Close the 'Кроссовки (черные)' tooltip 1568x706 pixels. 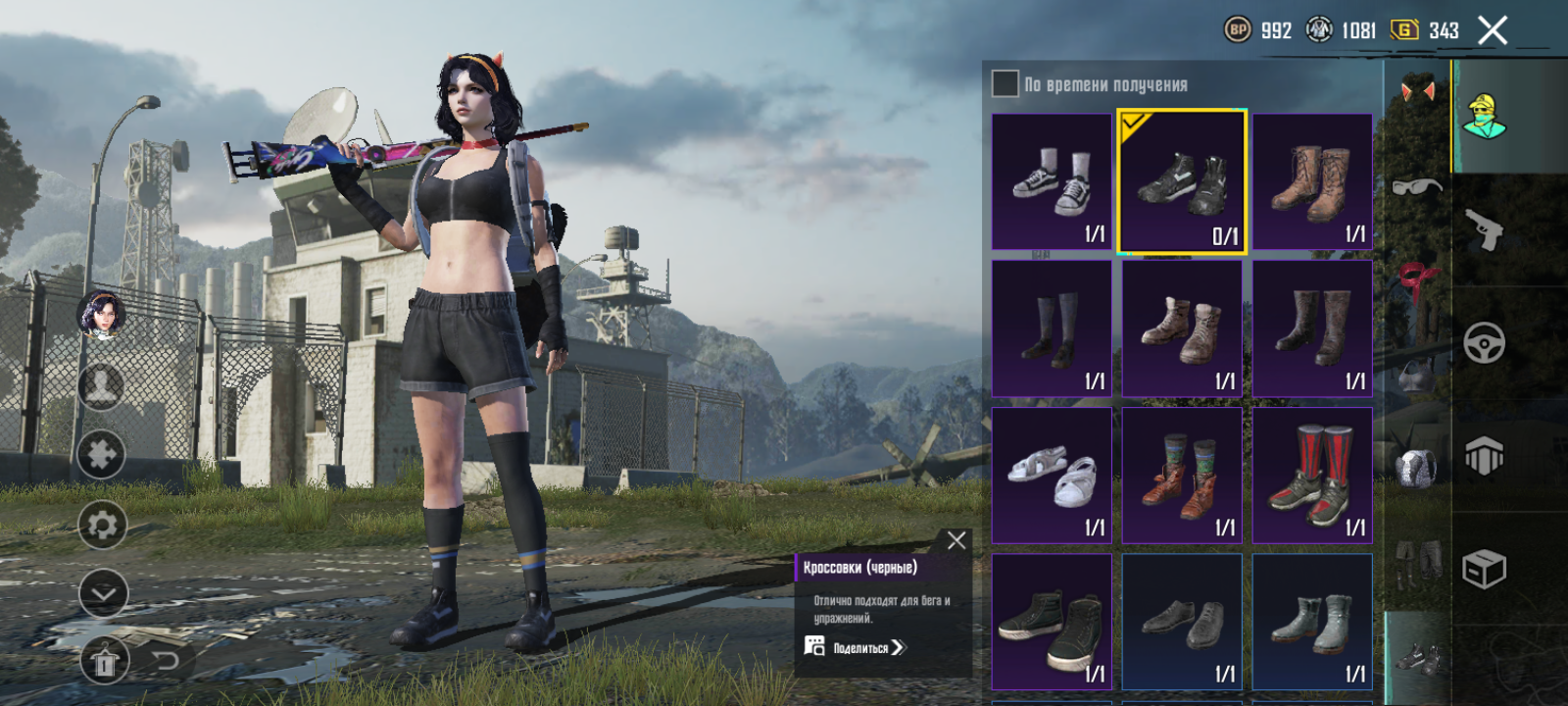[x=956, y=540]
